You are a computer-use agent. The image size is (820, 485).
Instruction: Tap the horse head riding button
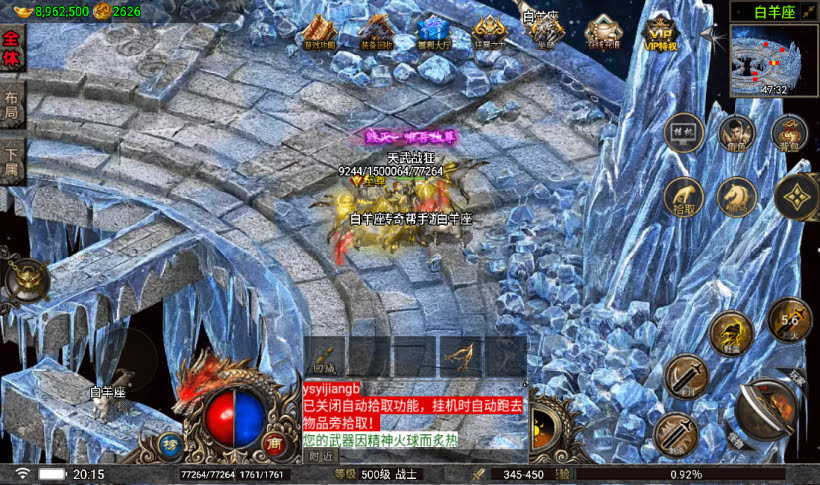coord(738,196)
